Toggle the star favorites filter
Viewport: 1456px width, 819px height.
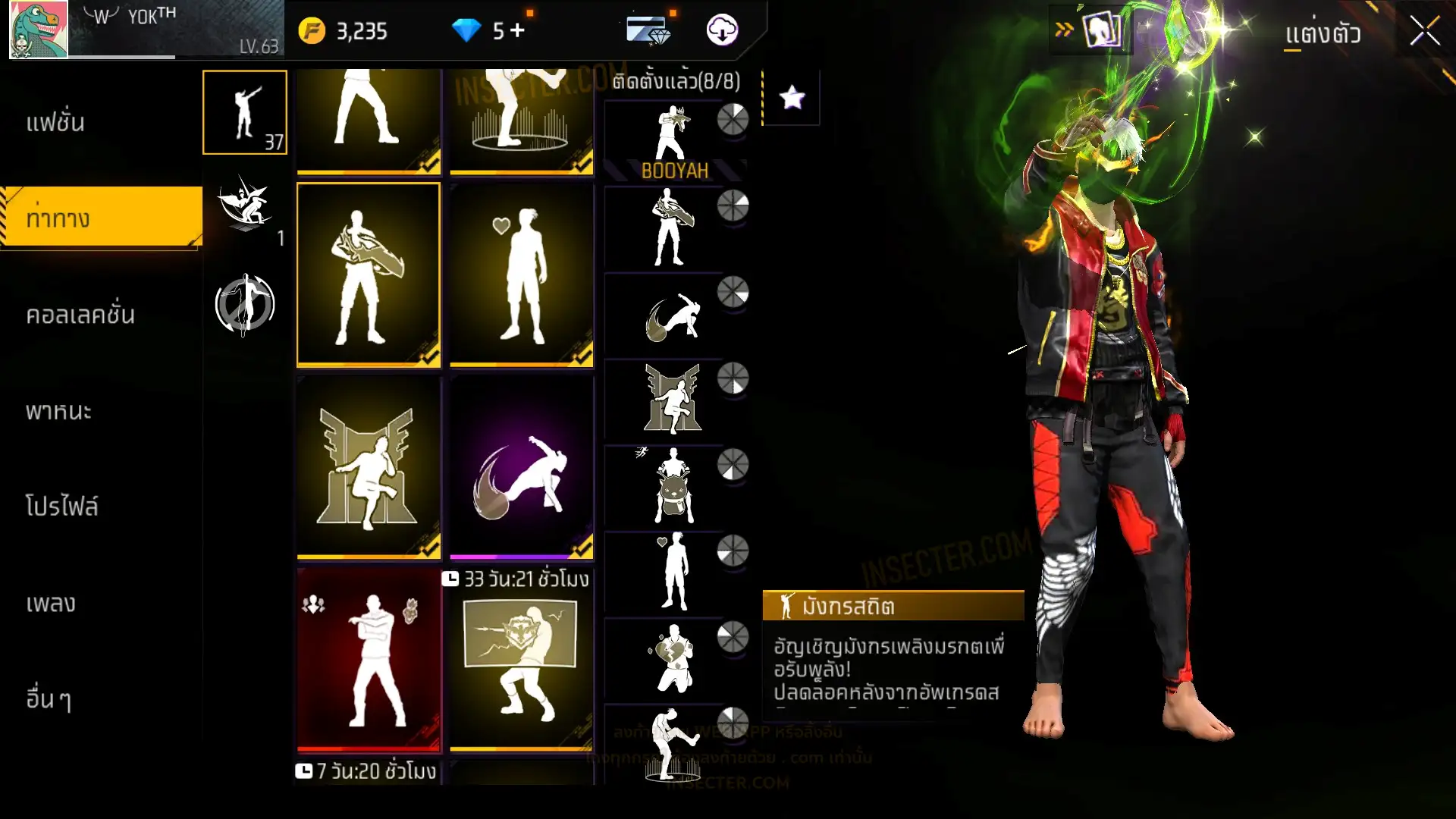point(792,97)
